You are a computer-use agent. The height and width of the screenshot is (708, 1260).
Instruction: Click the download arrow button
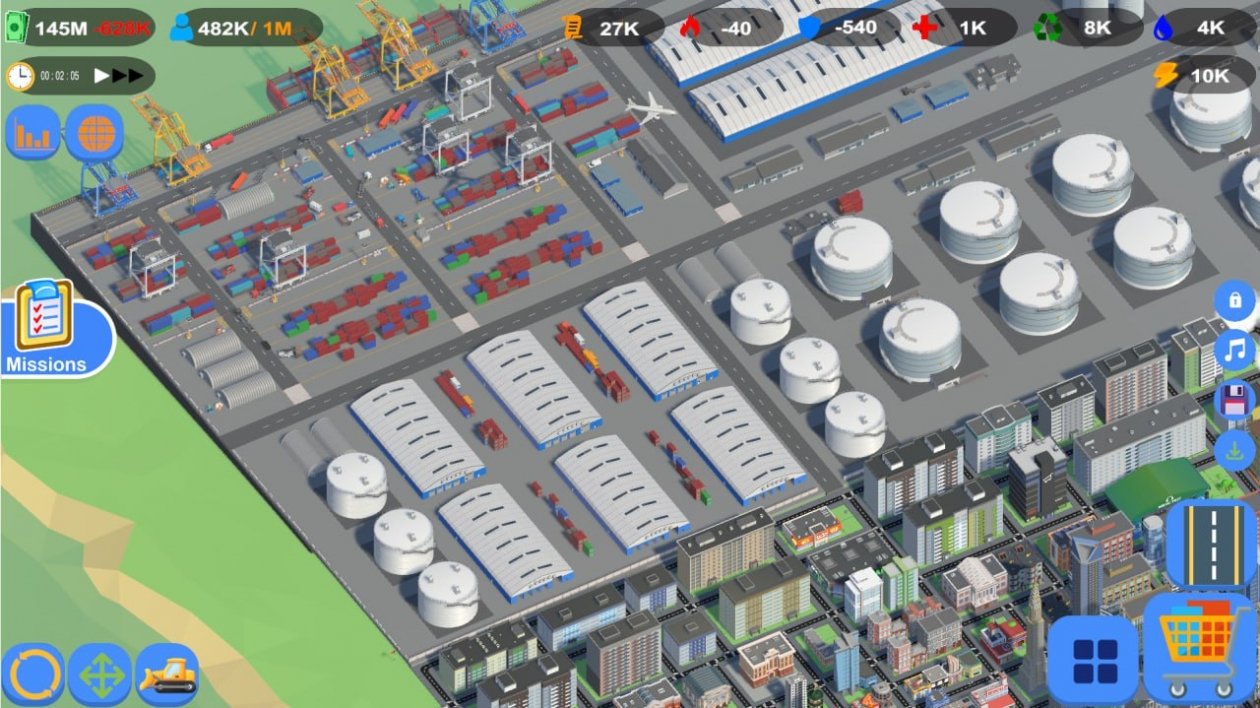(1235, 449)
